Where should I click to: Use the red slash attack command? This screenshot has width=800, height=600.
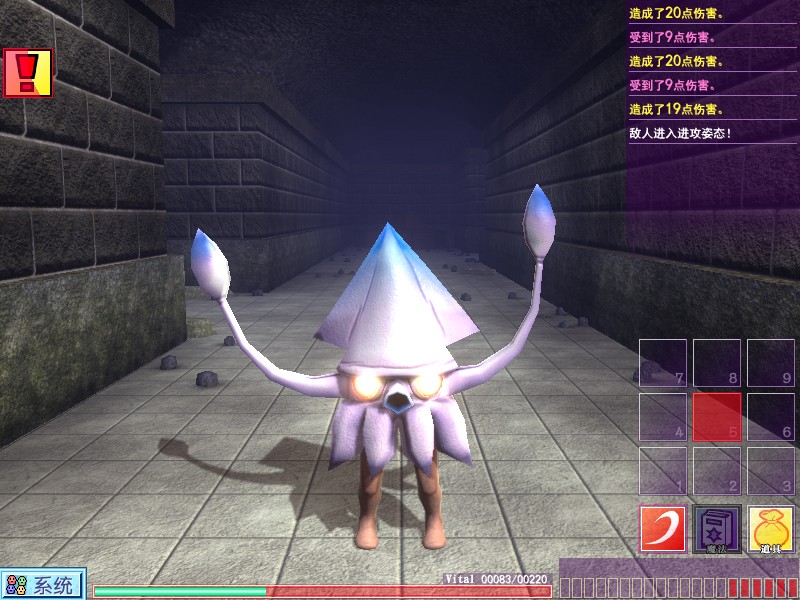point(663,529)
